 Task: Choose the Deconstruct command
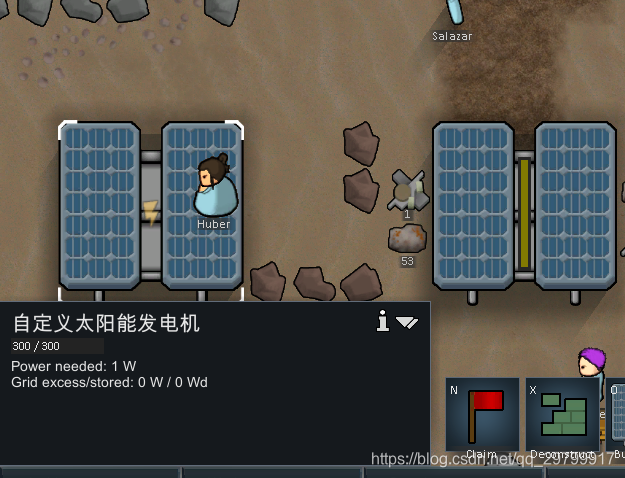(x=562, y=415)
